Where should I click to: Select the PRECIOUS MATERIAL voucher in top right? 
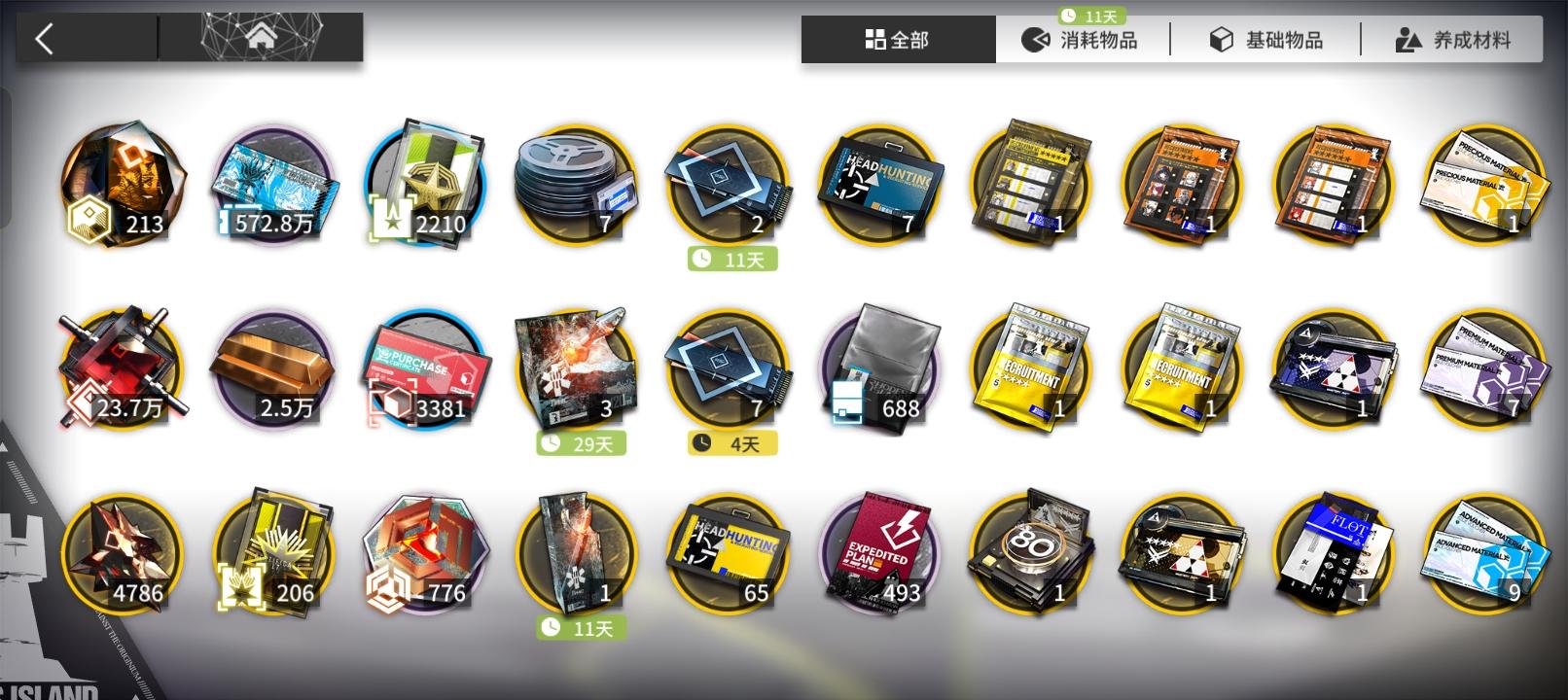1483,185
